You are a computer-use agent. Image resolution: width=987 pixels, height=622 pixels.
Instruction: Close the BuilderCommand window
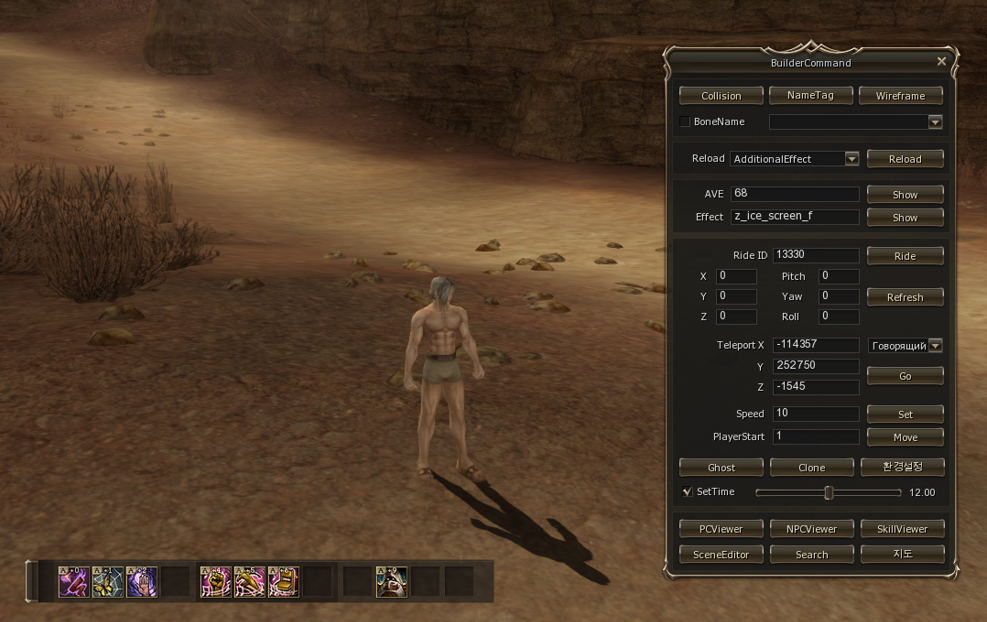coord(941,62)
